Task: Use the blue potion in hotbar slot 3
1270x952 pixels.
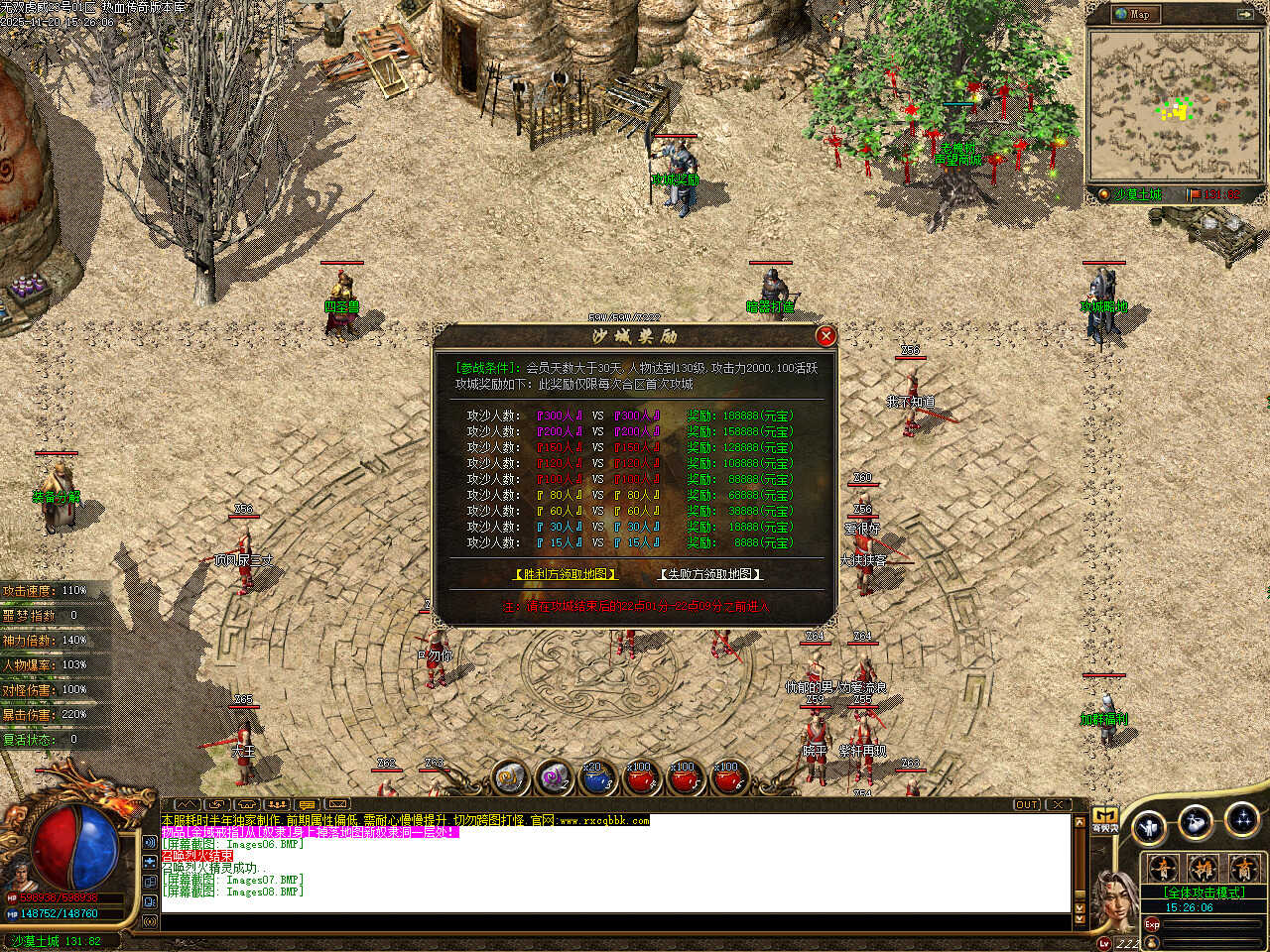Action: [596, 778]
